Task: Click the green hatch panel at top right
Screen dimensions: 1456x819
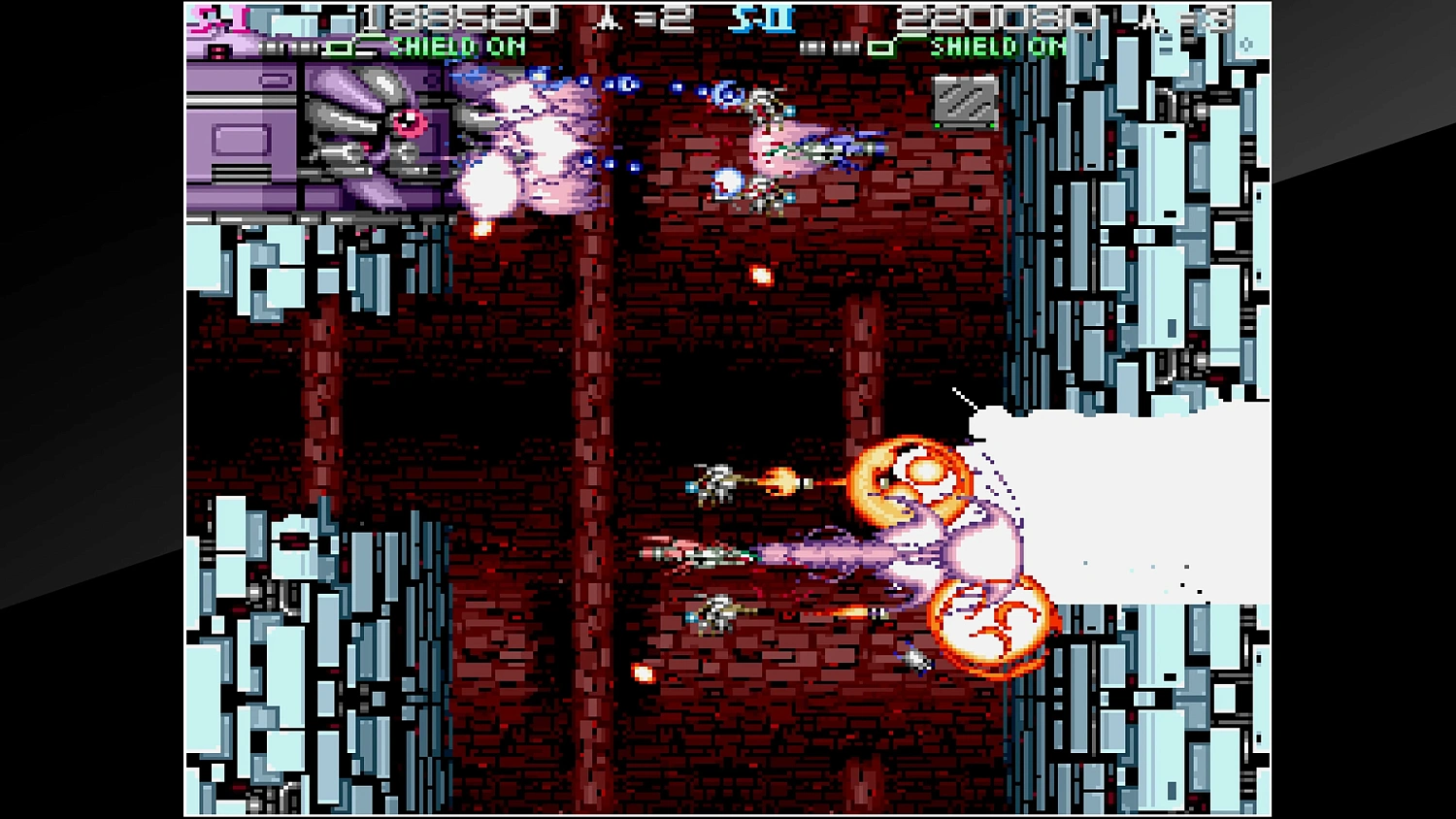Action: pos(964,100)
